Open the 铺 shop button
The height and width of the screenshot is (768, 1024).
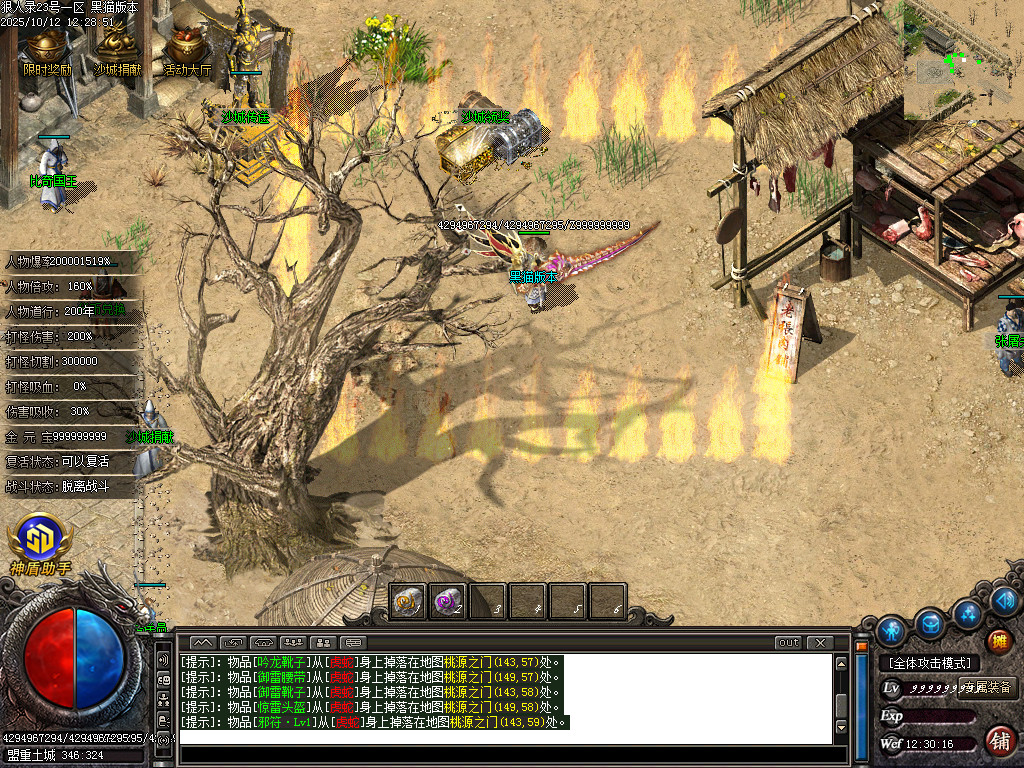point(998,741)
